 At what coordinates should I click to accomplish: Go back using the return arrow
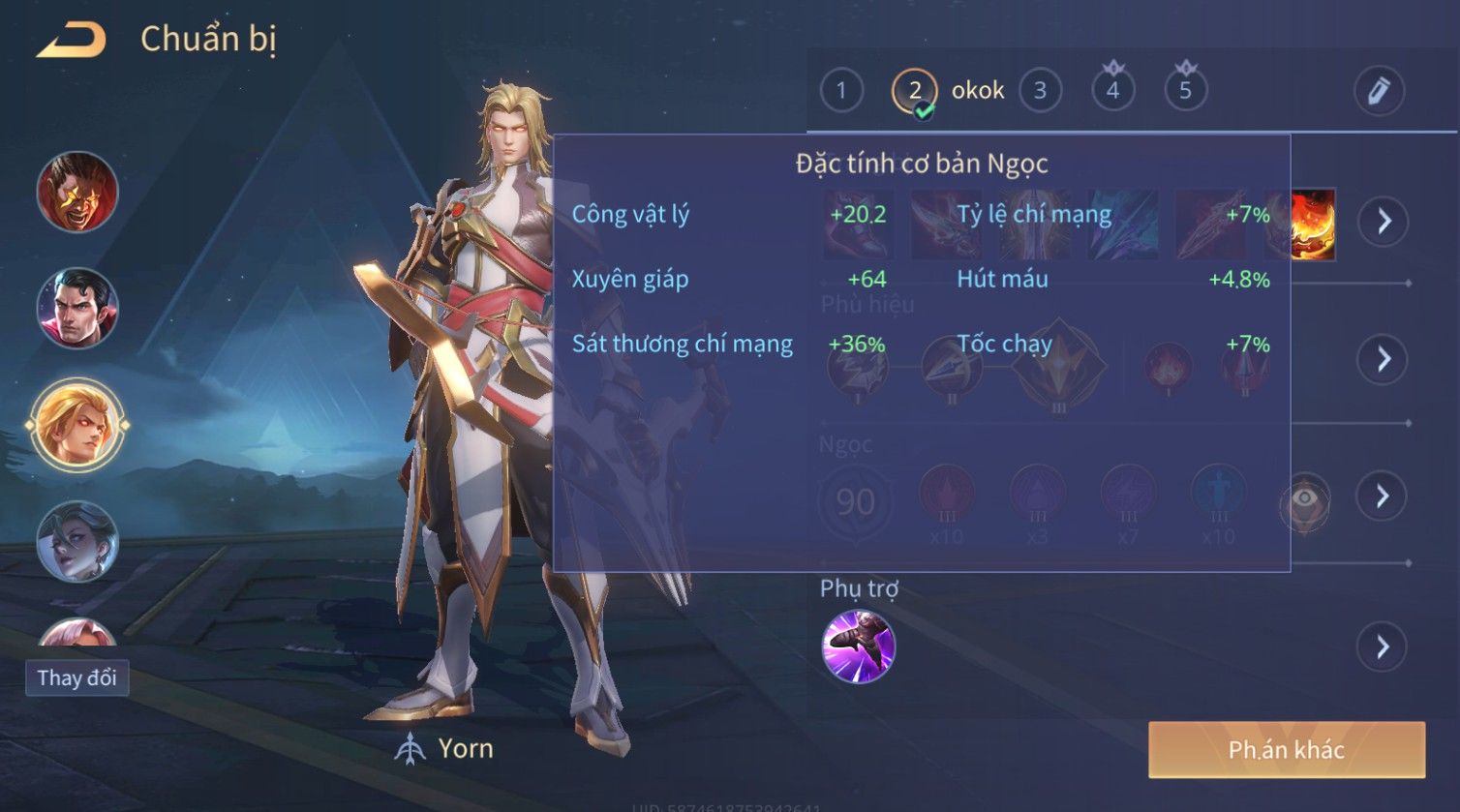[x=71, y=40]
